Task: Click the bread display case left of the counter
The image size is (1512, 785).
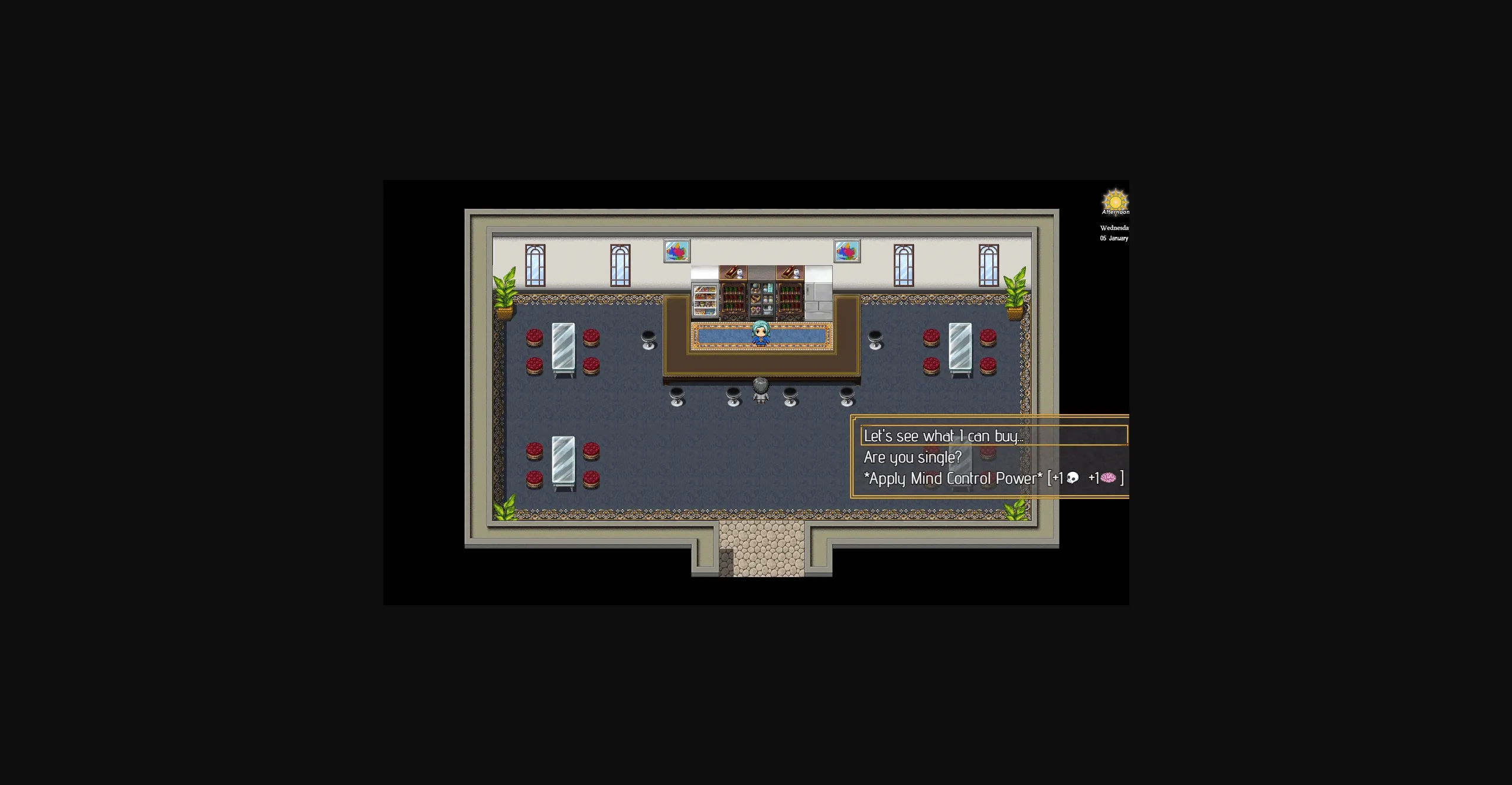Action: coord(704,301)
